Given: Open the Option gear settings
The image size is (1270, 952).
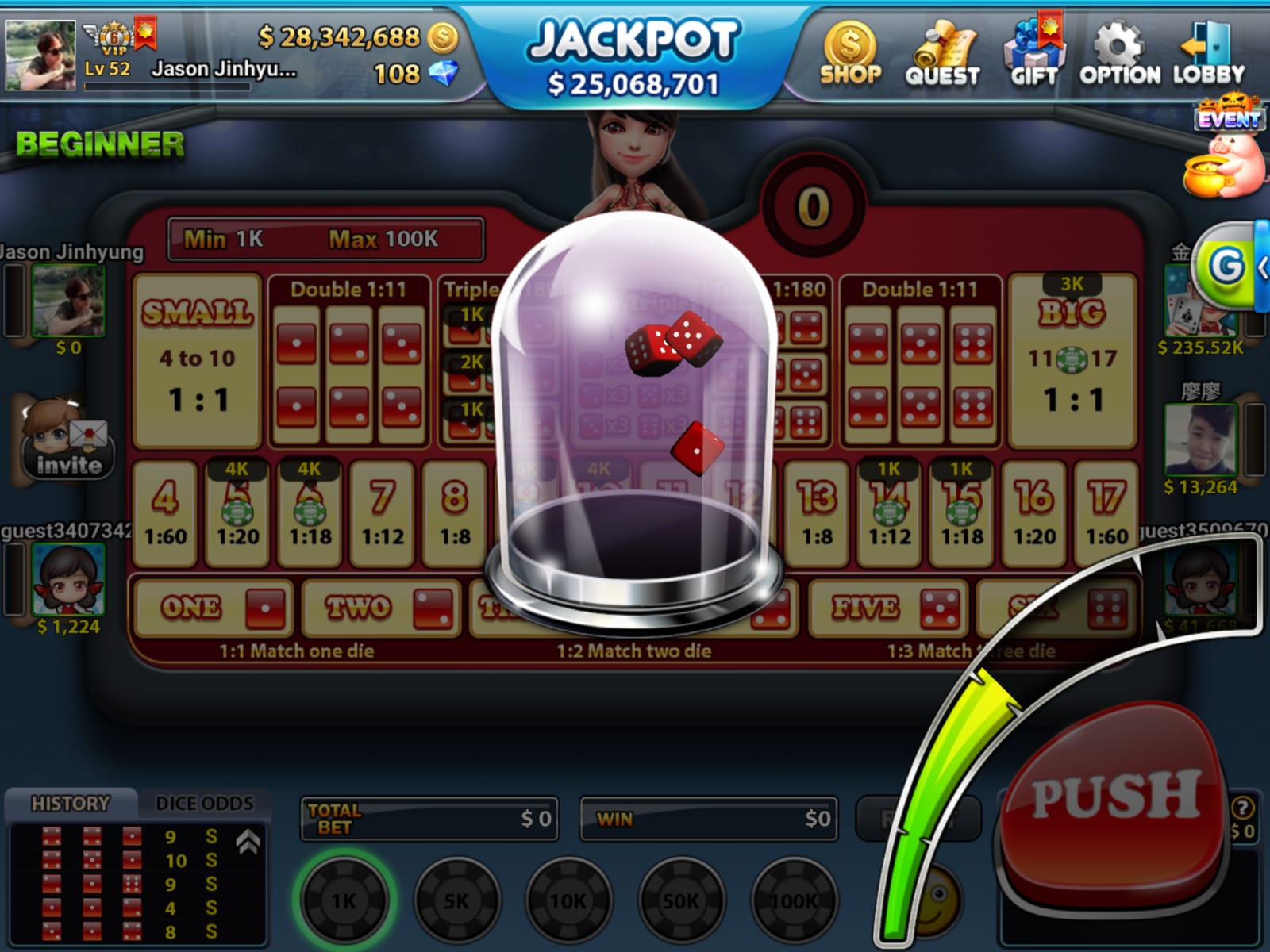Looking at the screenshot, I should click(1119, 54).
